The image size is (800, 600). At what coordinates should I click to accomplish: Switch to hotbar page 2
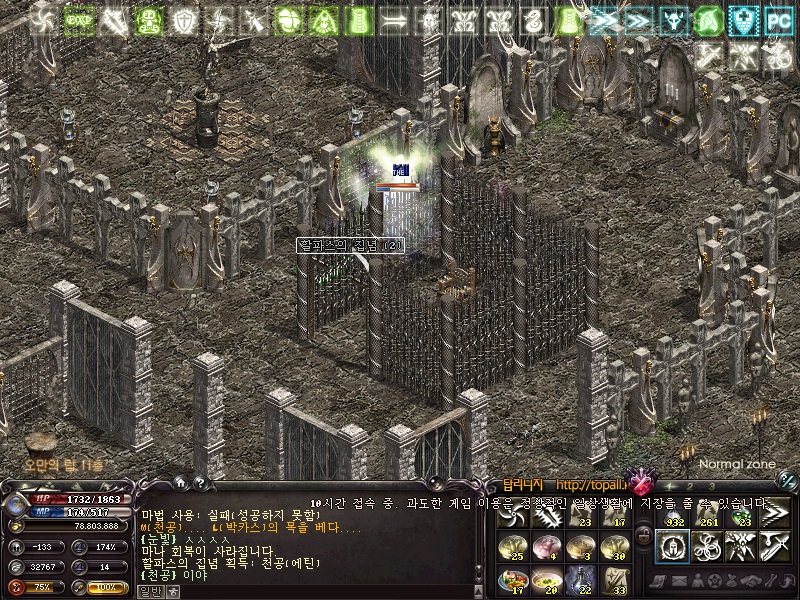689,486
